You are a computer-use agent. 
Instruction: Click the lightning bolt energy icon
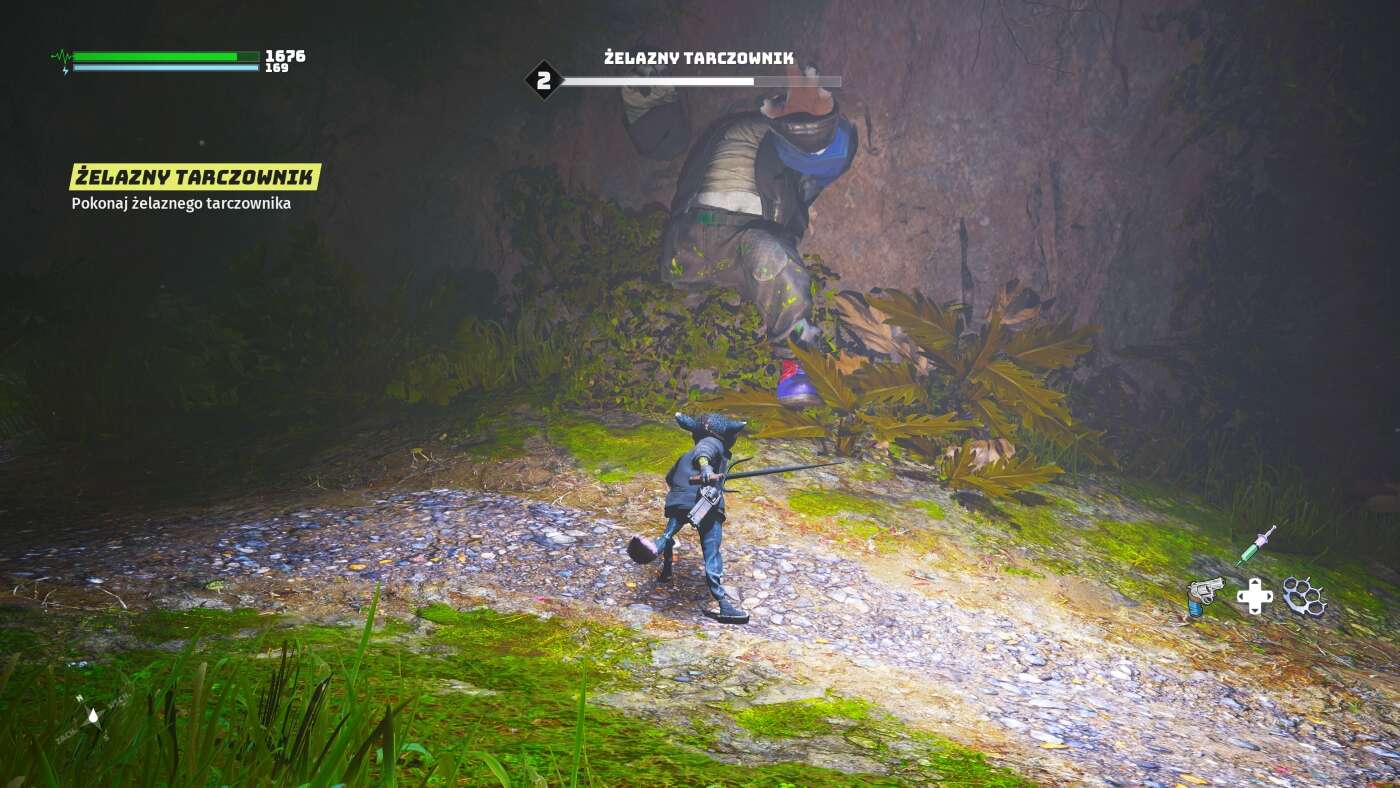tap(64, 71)
